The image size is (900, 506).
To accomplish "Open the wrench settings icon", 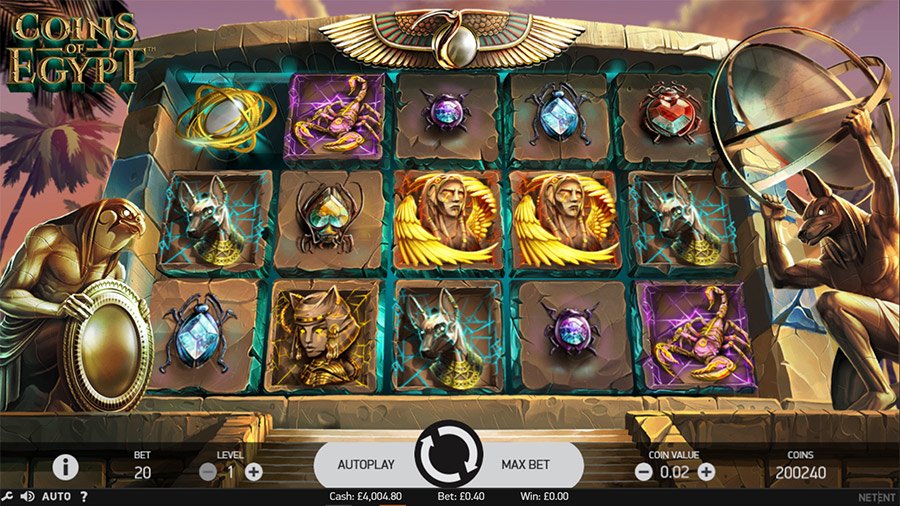I will pos(8,496).
